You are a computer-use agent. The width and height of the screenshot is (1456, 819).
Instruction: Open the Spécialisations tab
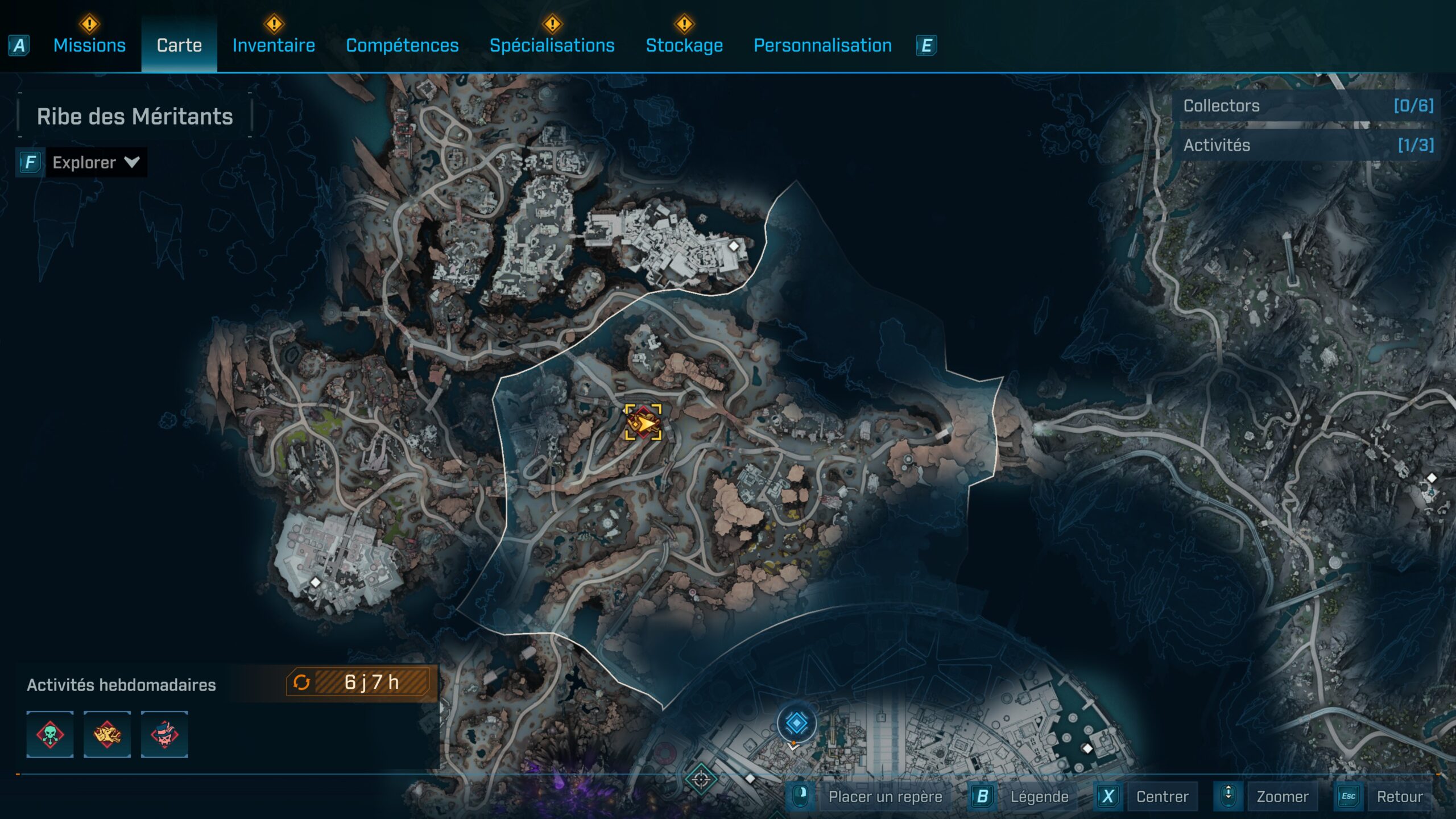pos(552,45)
